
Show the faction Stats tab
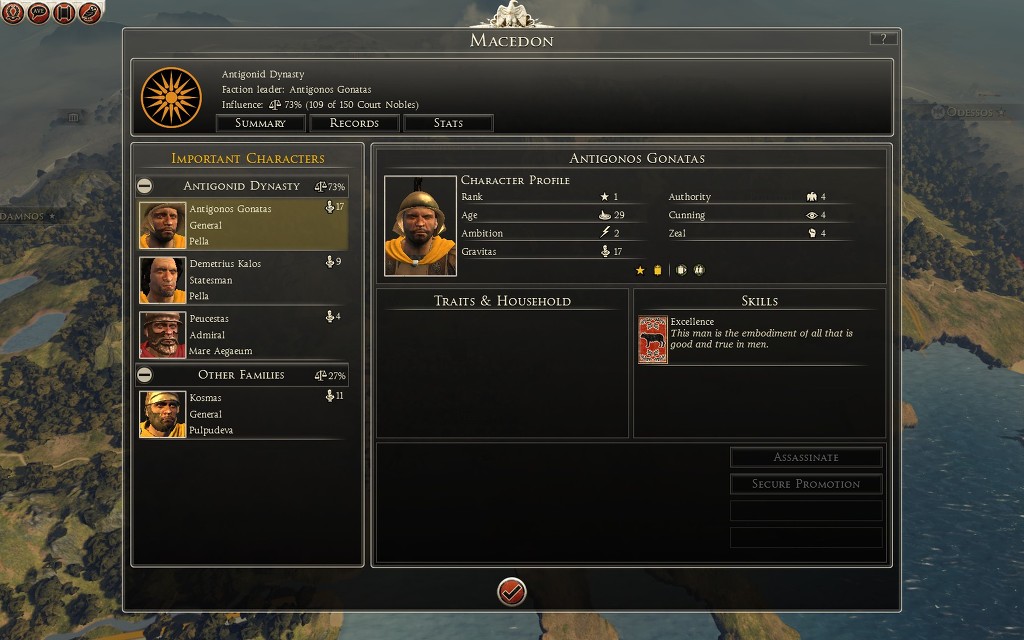[x=448, y=123]
